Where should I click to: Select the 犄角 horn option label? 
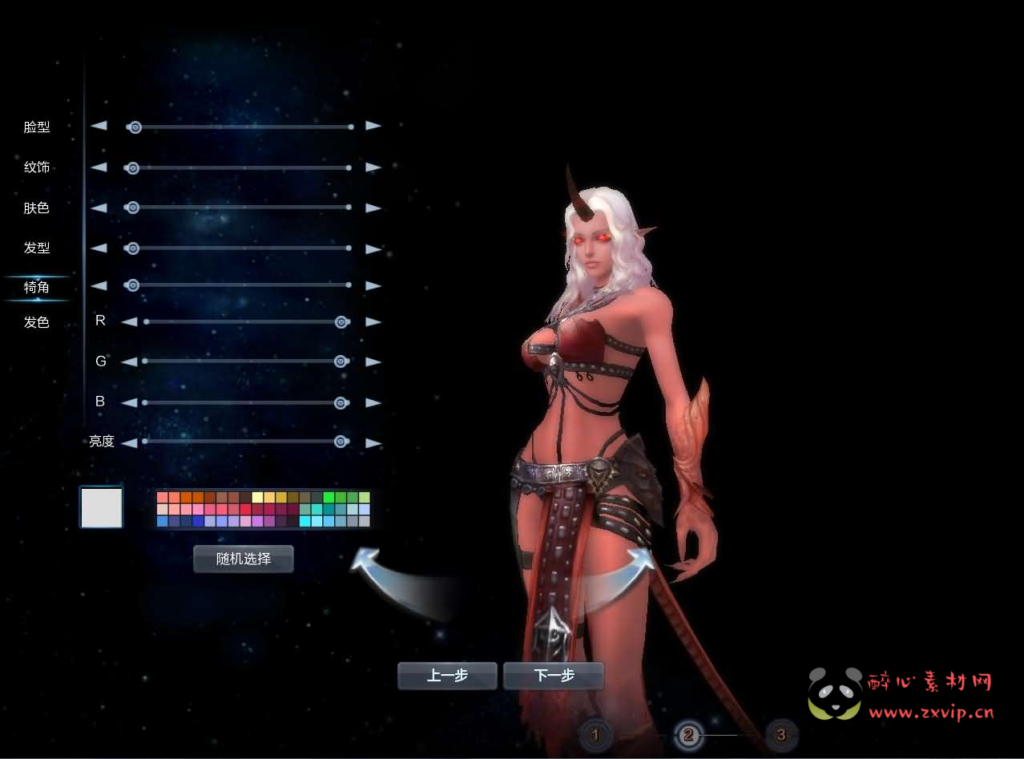pos(37,287)
